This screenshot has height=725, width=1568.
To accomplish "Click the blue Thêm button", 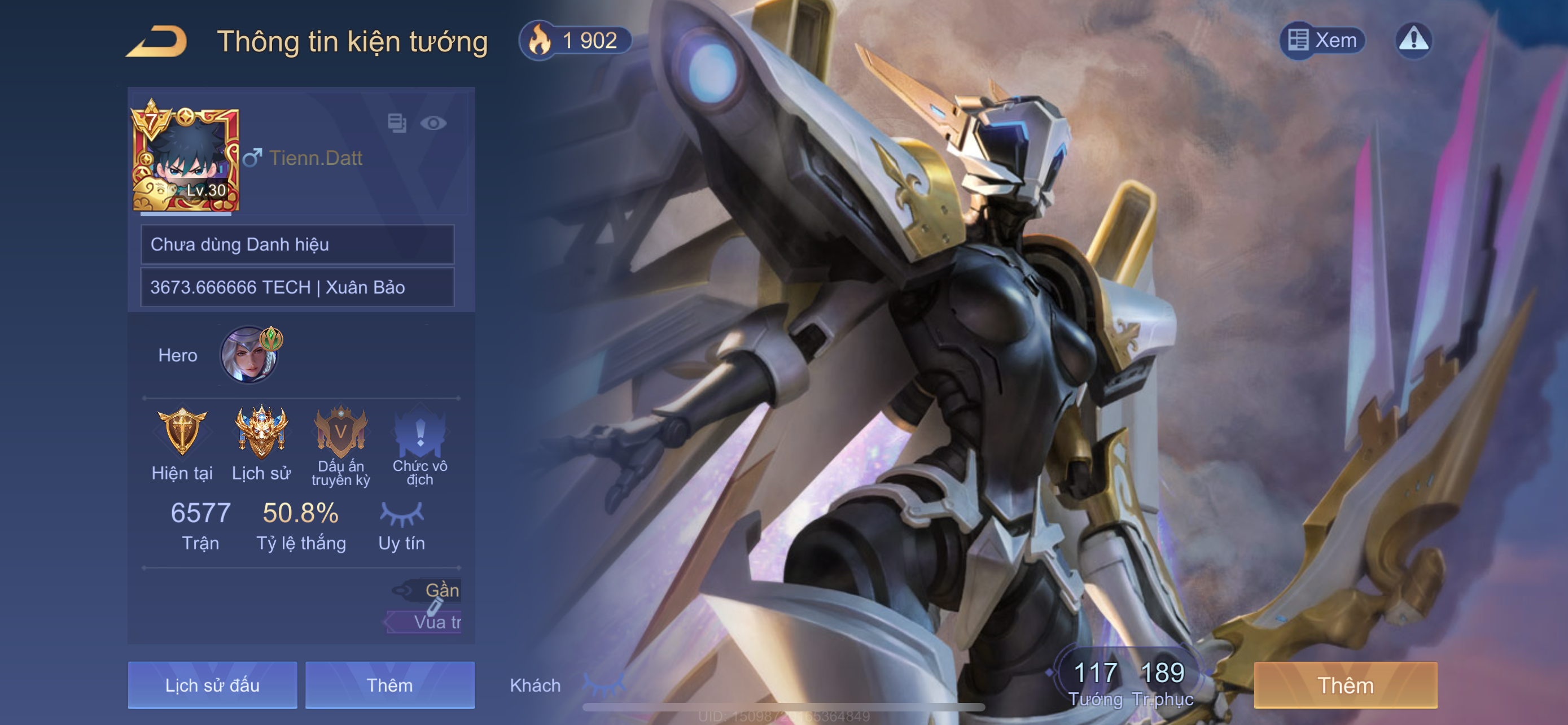I will (x=389, y=685).
